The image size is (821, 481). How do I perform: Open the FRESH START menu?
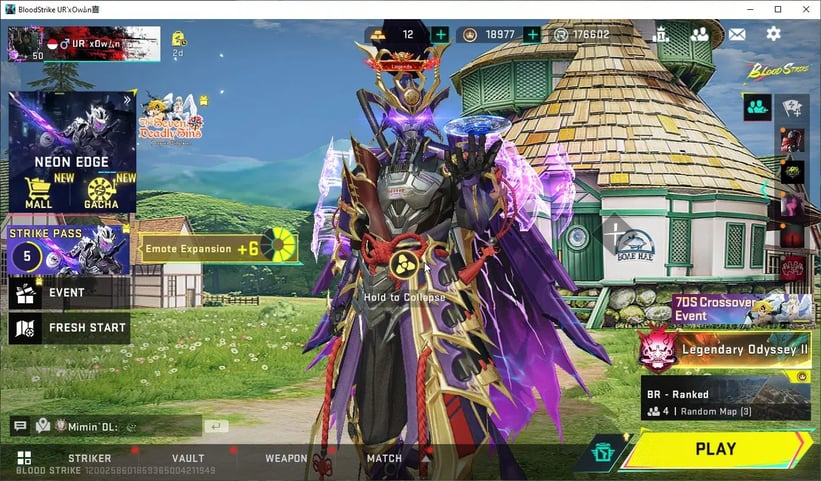point(67,328)
